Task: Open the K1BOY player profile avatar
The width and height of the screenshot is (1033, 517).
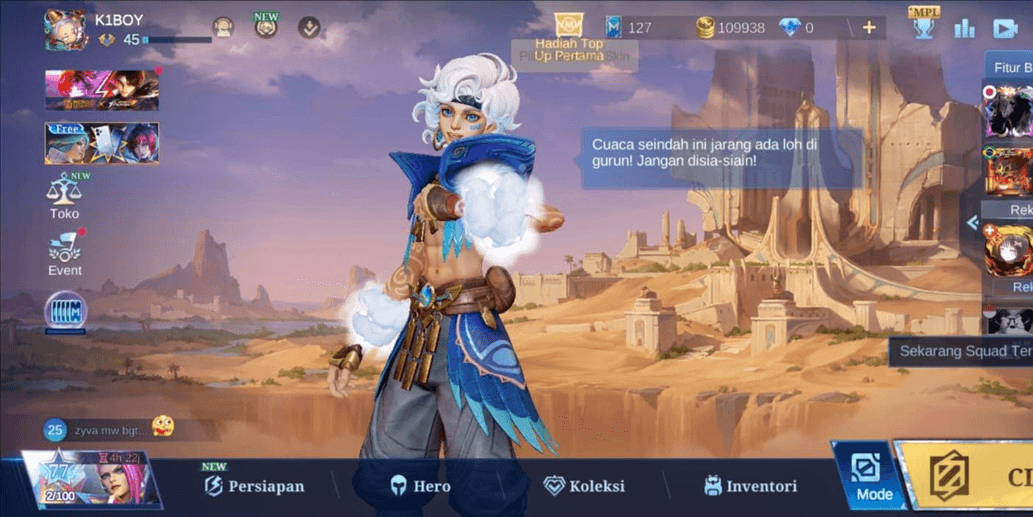Action: pos(66,29)
